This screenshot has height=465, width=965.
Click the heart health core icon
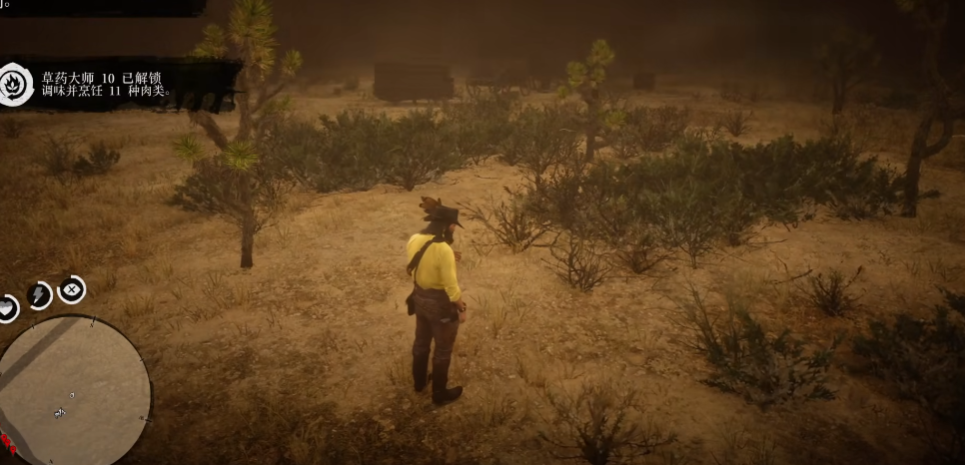pos(7,308)
